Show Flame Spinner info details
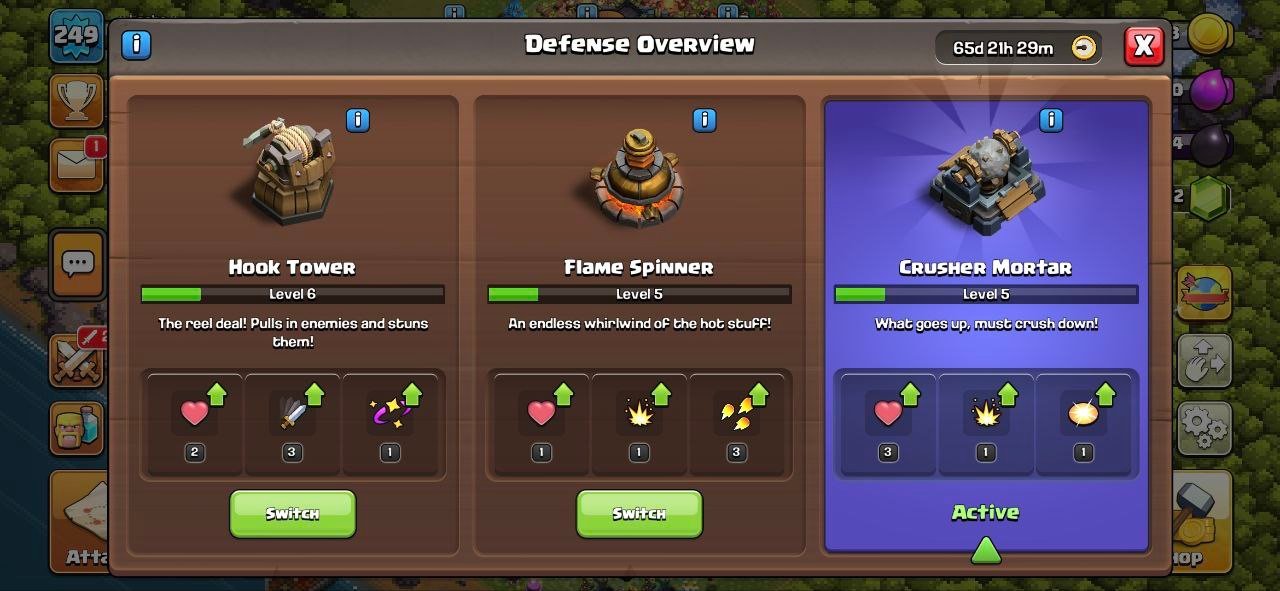Viewport: 1280px width, 591px height. (704, 121)
